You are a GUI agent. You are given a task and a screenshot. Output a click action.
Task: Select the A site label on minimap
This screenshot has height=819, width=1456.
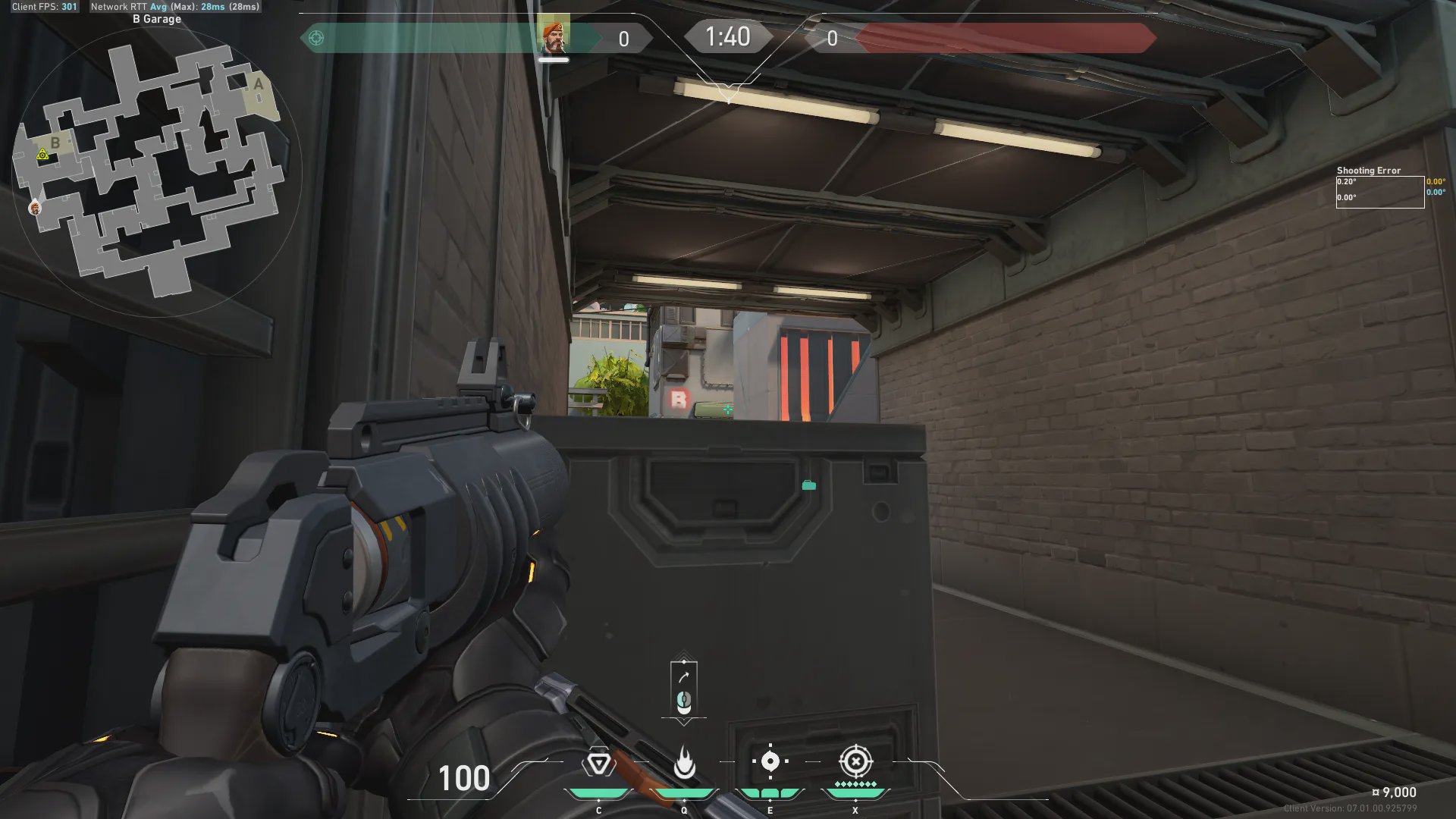point(259,84)
